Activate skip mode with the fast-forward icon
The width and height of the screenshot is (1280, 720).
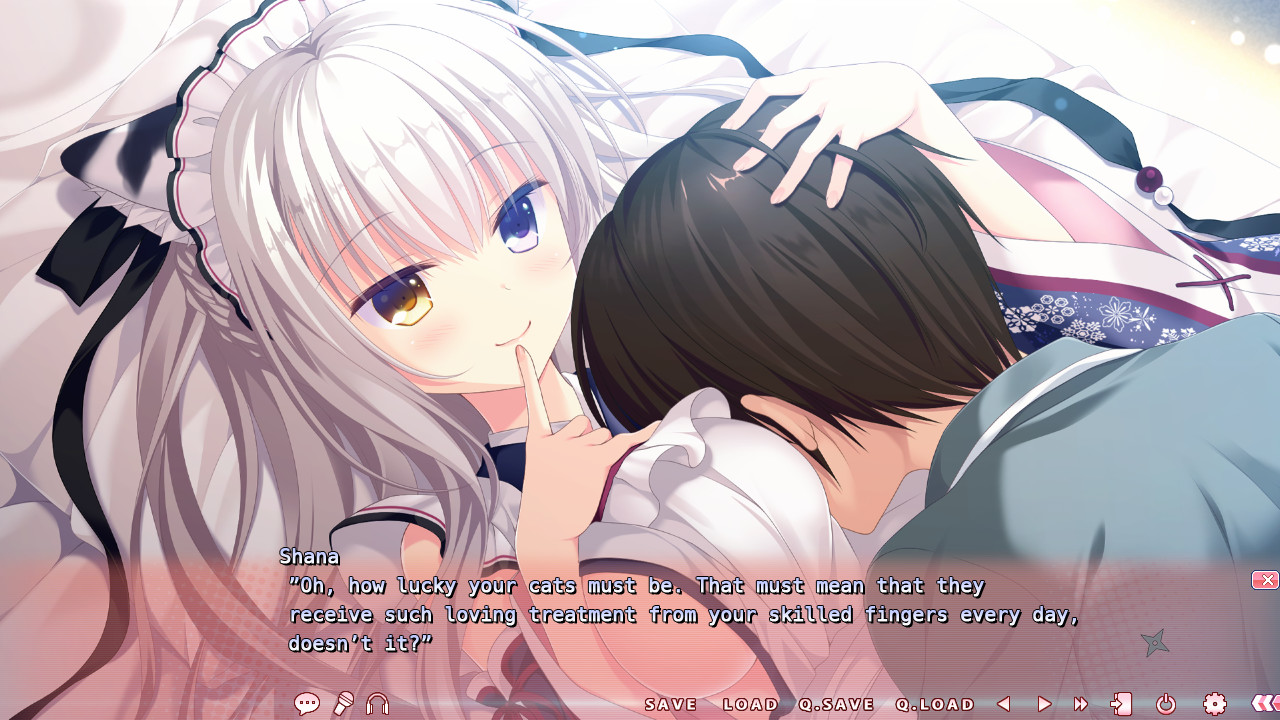pyautogui.click(x=1080, y=703)
